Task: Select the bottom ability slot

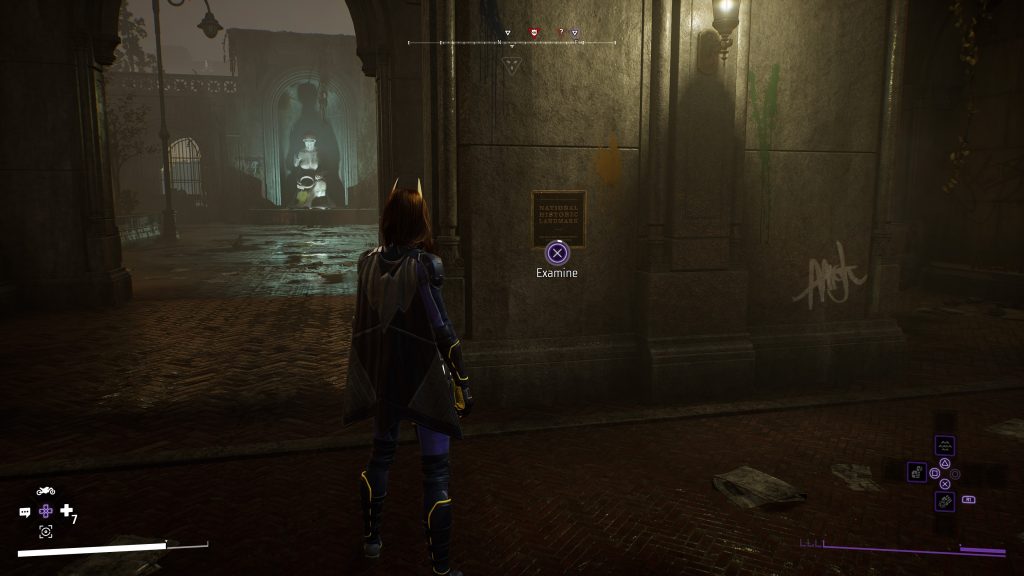Action: 944,500
